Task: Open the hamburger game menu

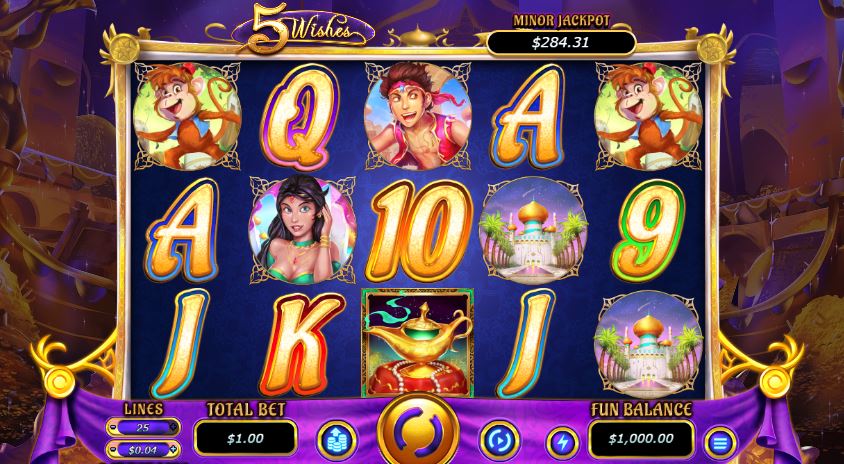Action: tap(718, 441)
